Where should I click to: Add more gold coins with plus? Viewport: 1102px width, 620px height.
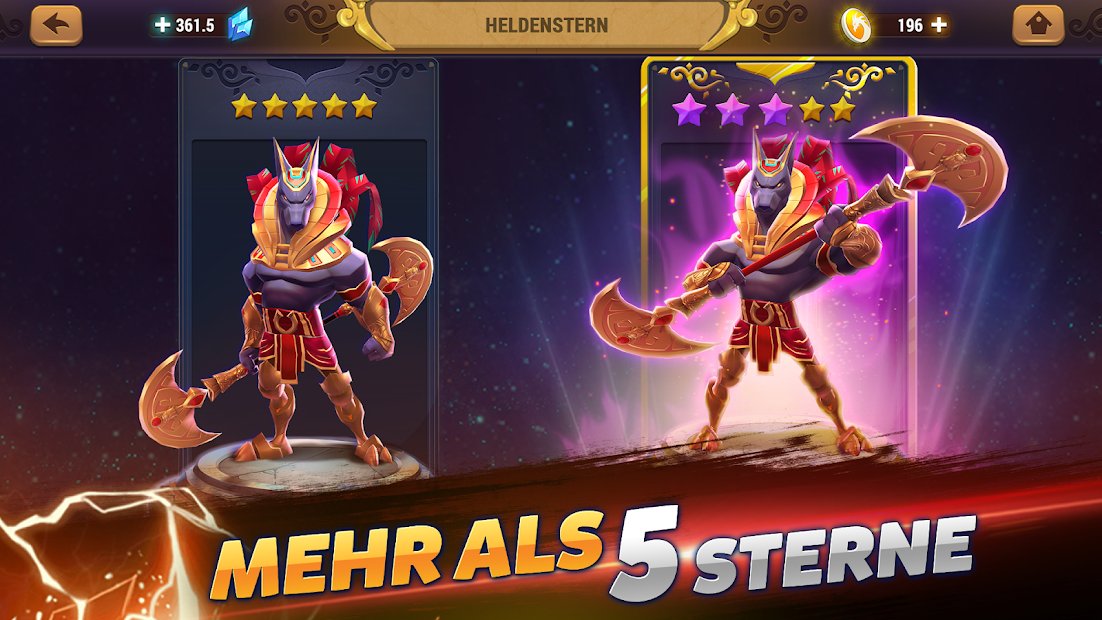tap(938, 25)
